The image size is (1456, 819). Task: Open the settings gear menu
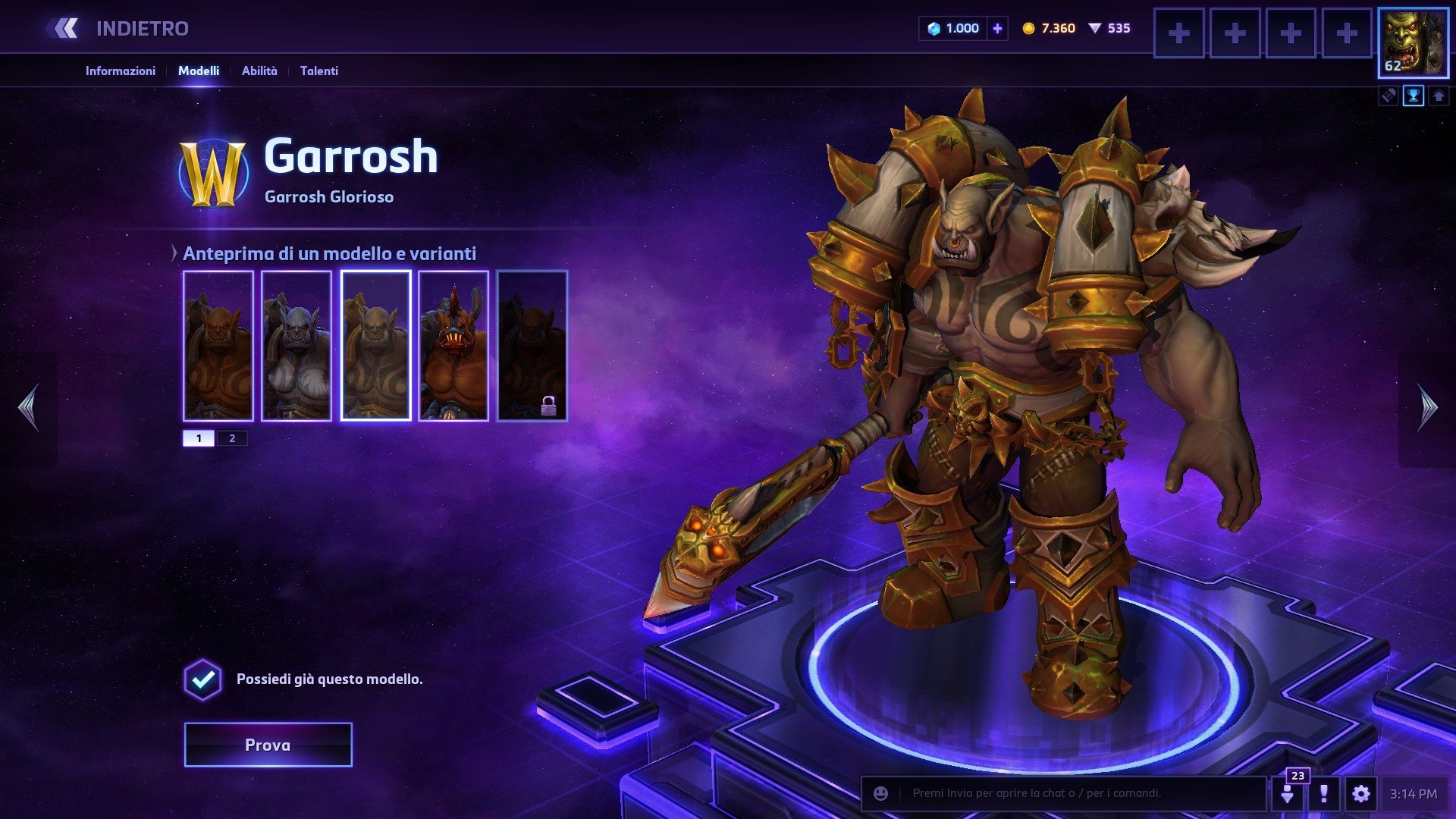tap(1360, 794)
